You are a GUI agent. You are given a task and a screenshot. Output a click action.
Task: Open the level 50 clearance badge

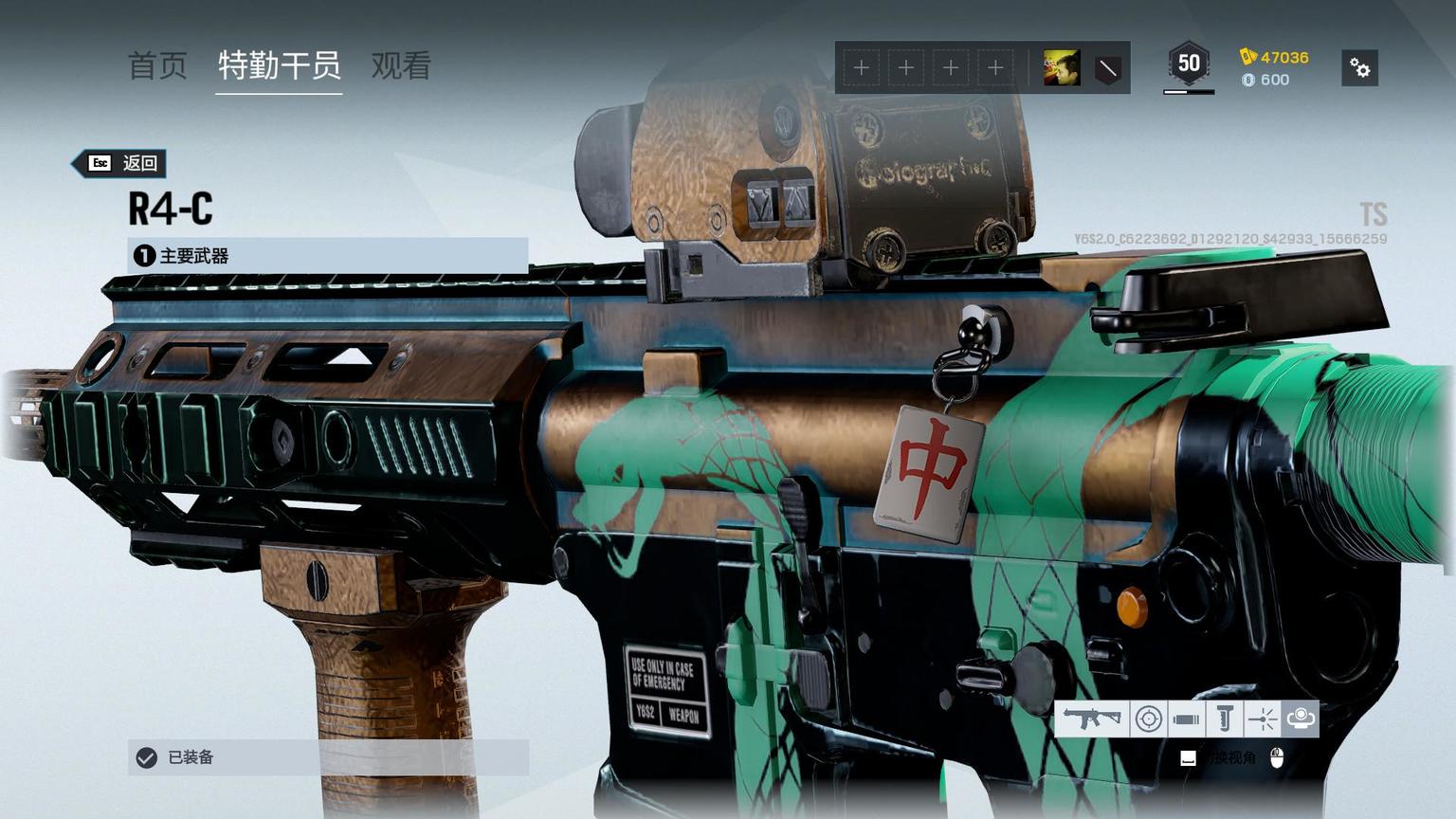point(1189,64)
